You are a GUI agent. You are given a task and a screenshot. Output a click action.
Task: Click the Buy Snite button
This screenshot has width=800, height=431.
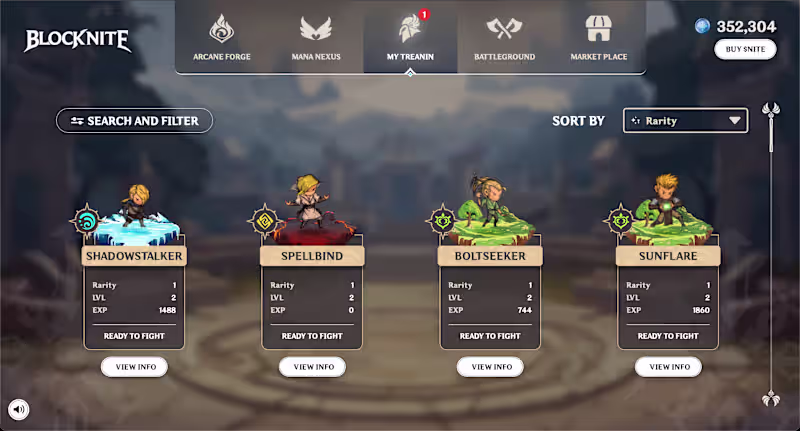click(745, 50)
